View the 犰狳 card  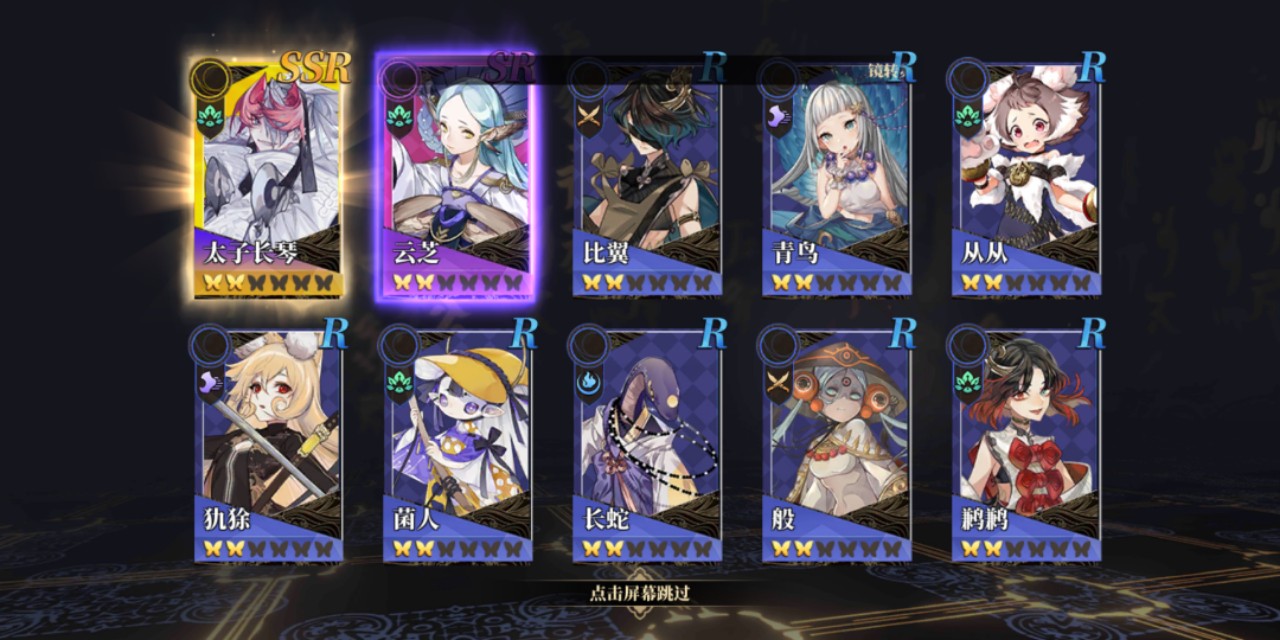(x=267, y=442)
